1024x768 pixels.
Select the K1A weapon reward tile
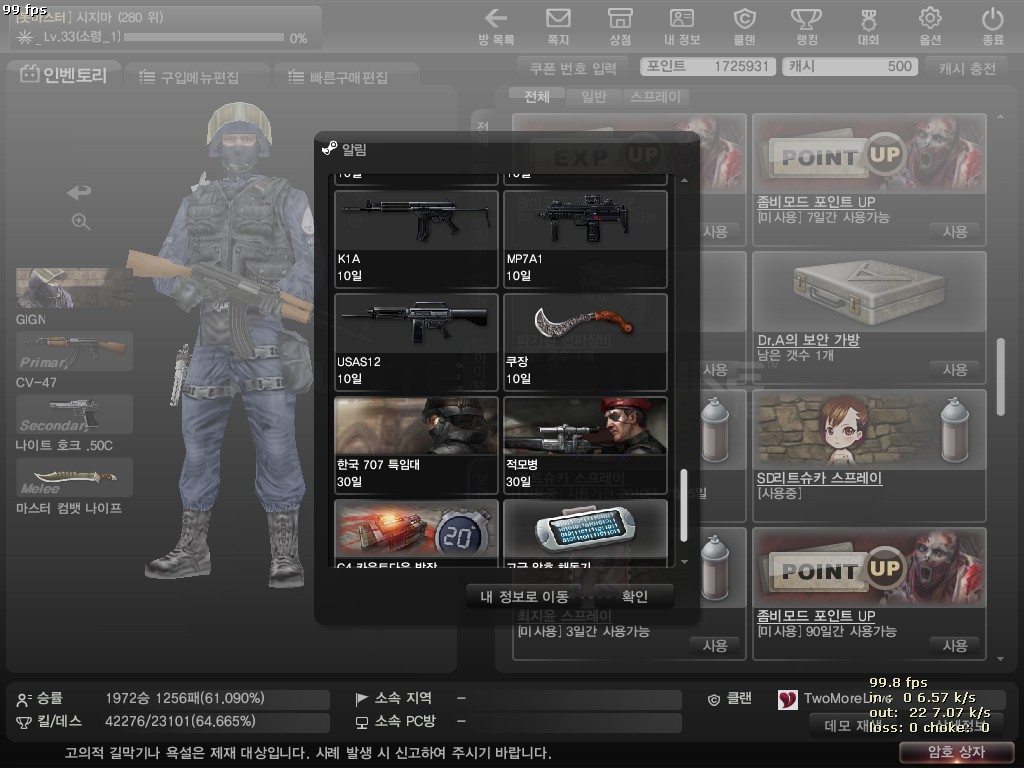(416, 237)
